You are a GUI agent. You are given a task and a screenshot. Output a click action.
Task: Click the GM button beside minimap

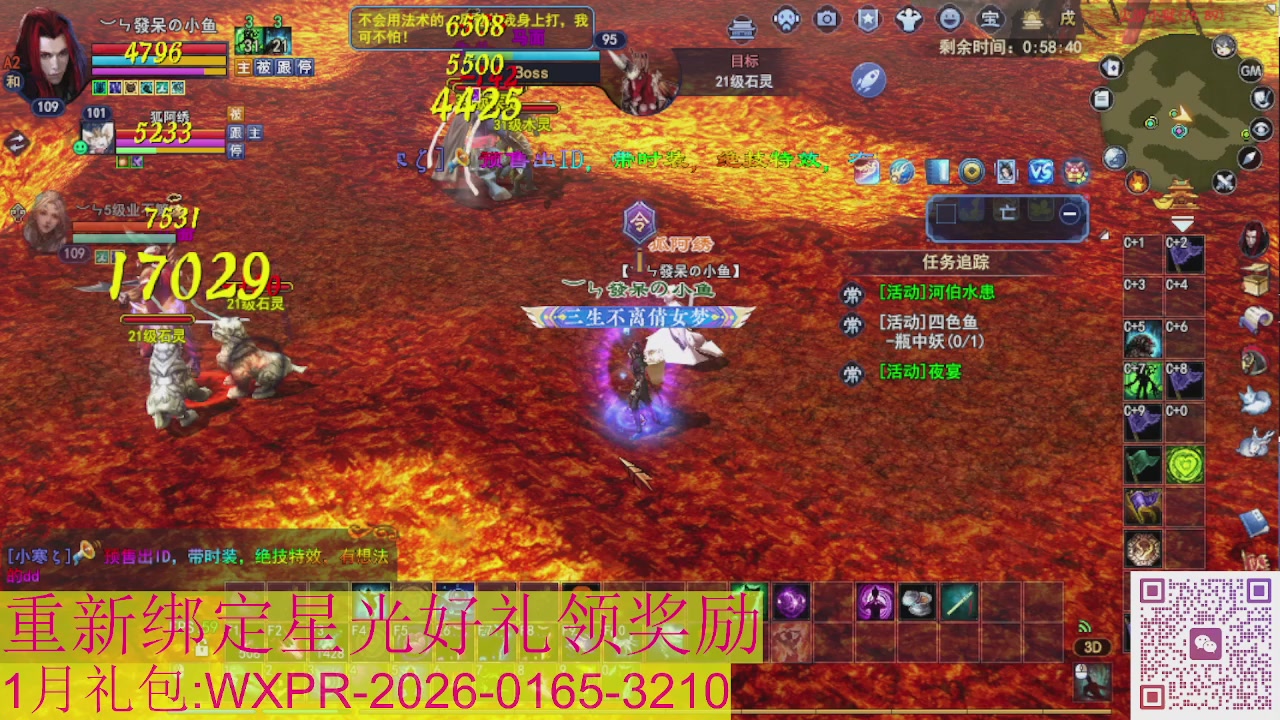click(1250, 71)
